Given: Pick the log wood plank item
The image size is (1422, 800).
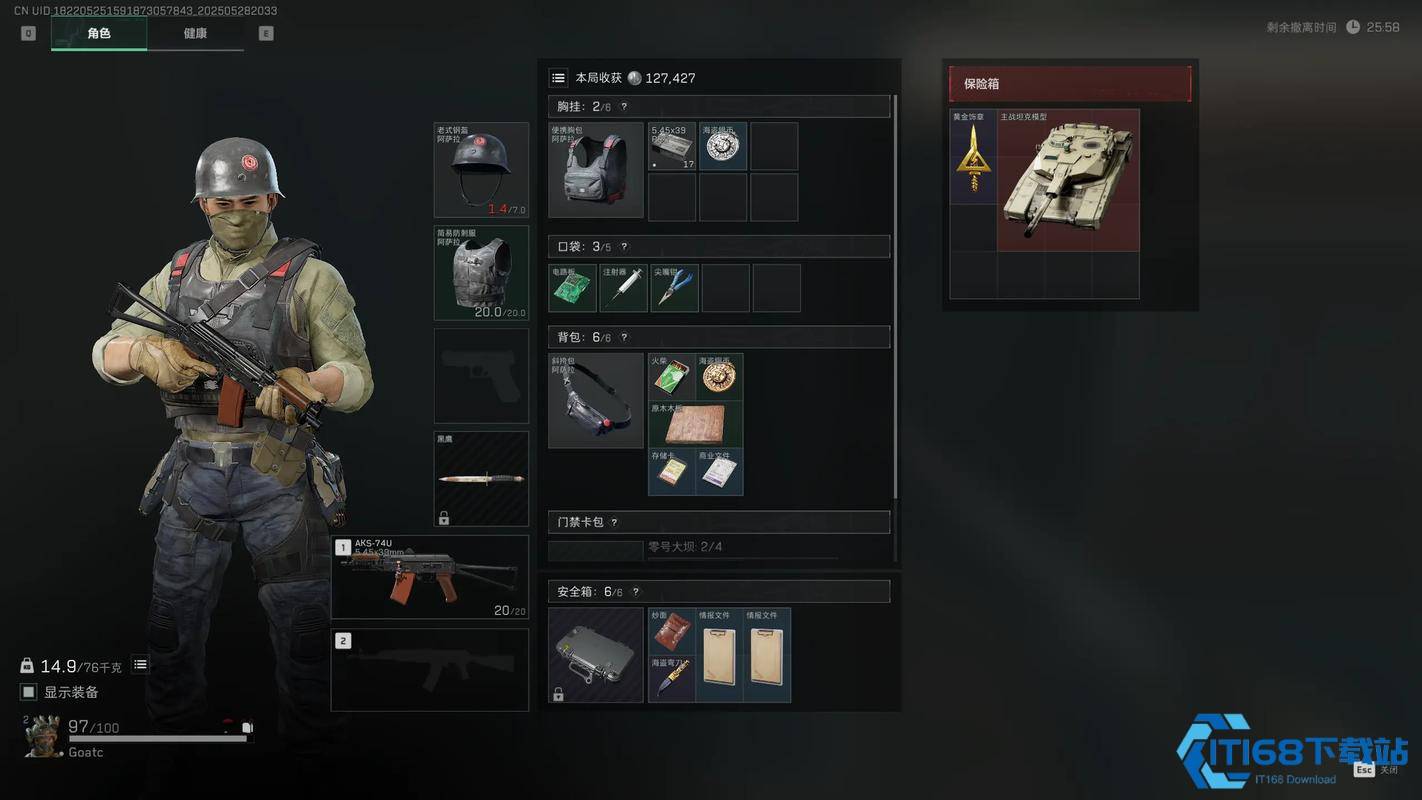Looking at the screenshot, I should (x=696, y=424).
